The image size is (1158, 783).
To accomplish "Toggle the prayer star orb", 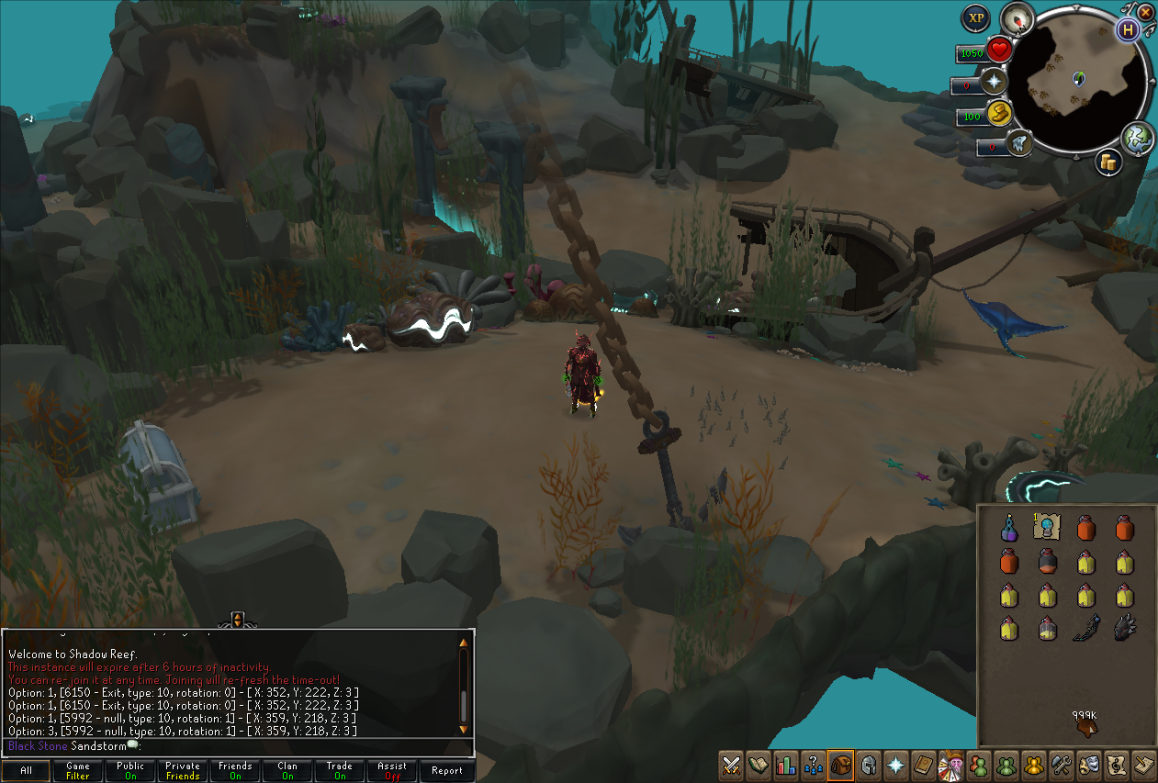I will [996, 83].
